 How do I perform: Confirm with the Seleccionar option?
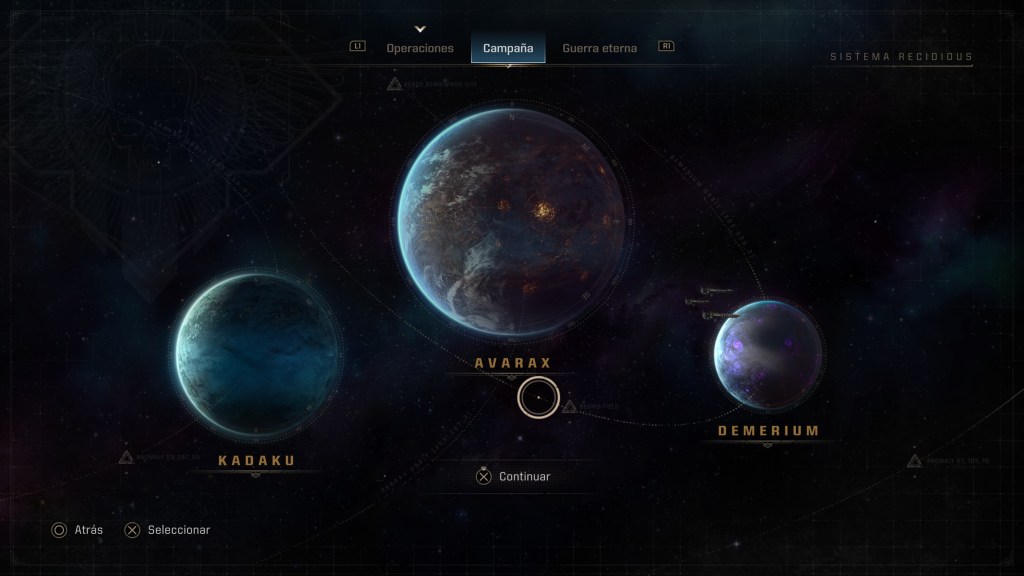pos(167,530)
